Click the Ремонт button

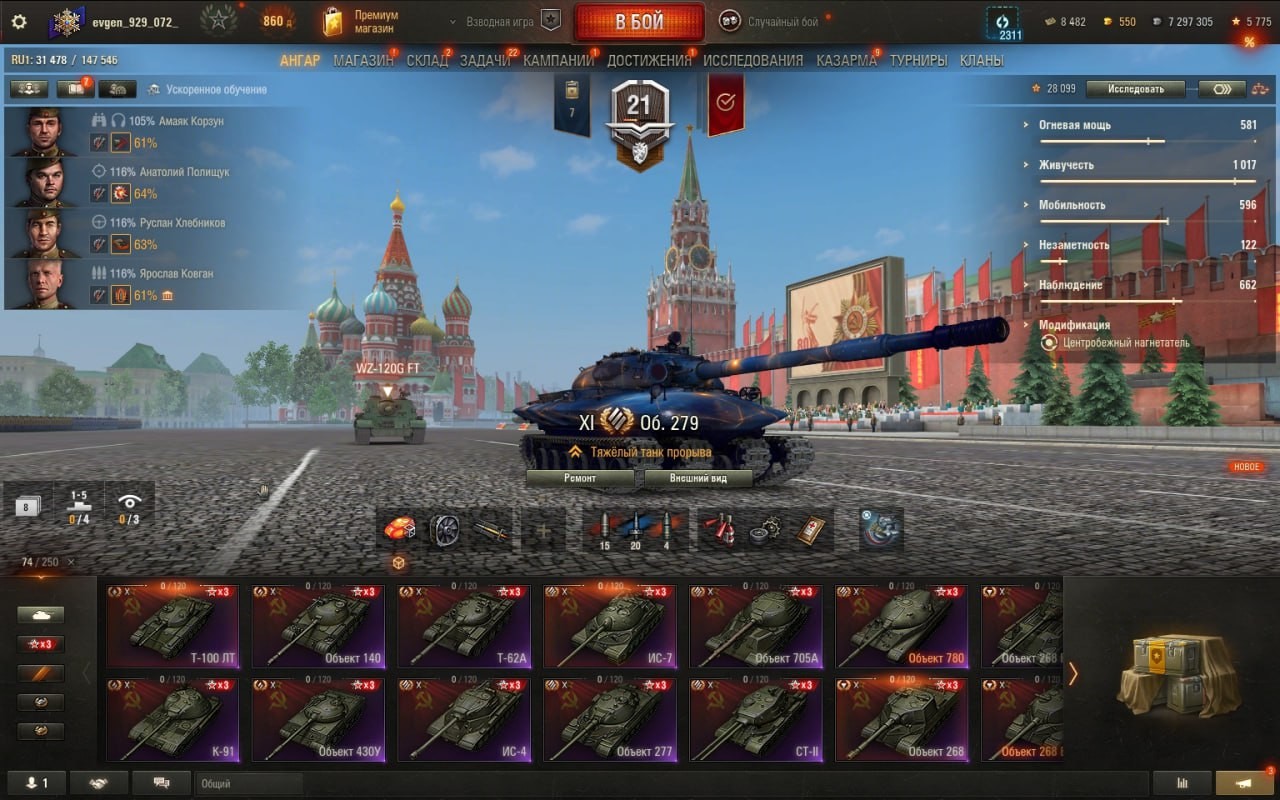click(x=580, y=478)
